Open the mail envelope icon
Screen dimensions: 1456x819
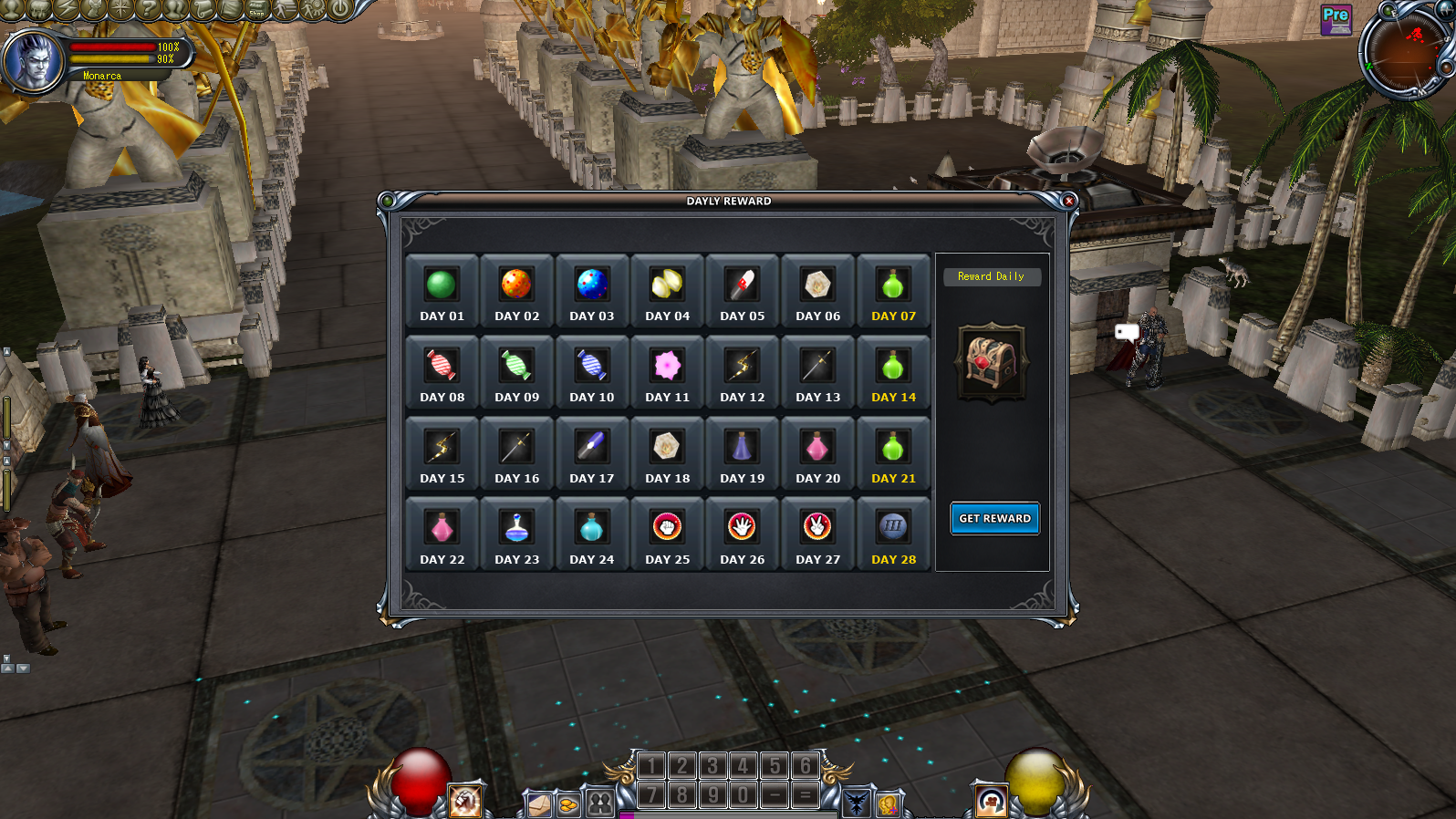[539, 804]
